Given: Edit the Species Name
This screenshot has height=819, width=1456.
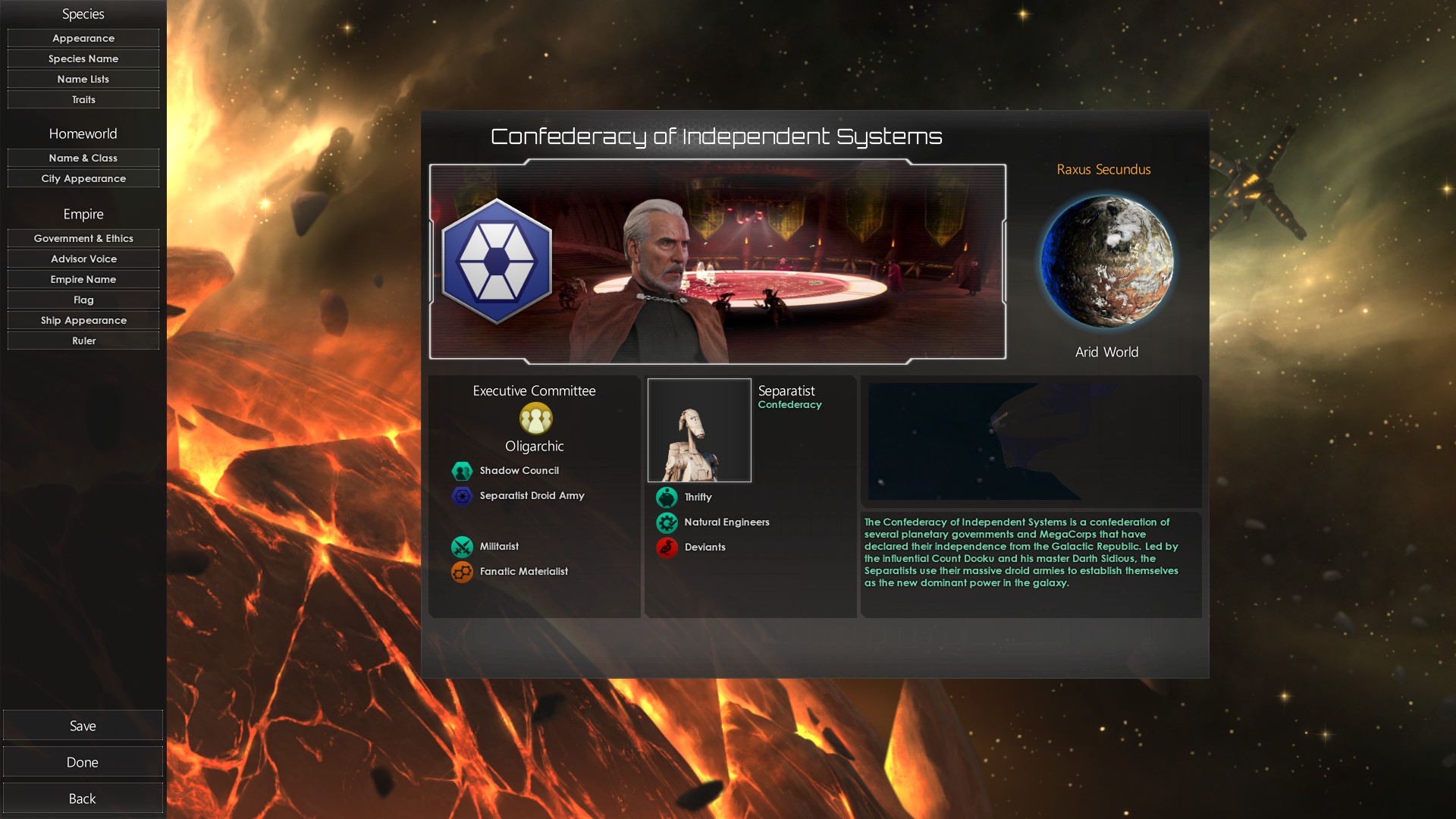Looking at the screenshot, I should pos(83,58).
